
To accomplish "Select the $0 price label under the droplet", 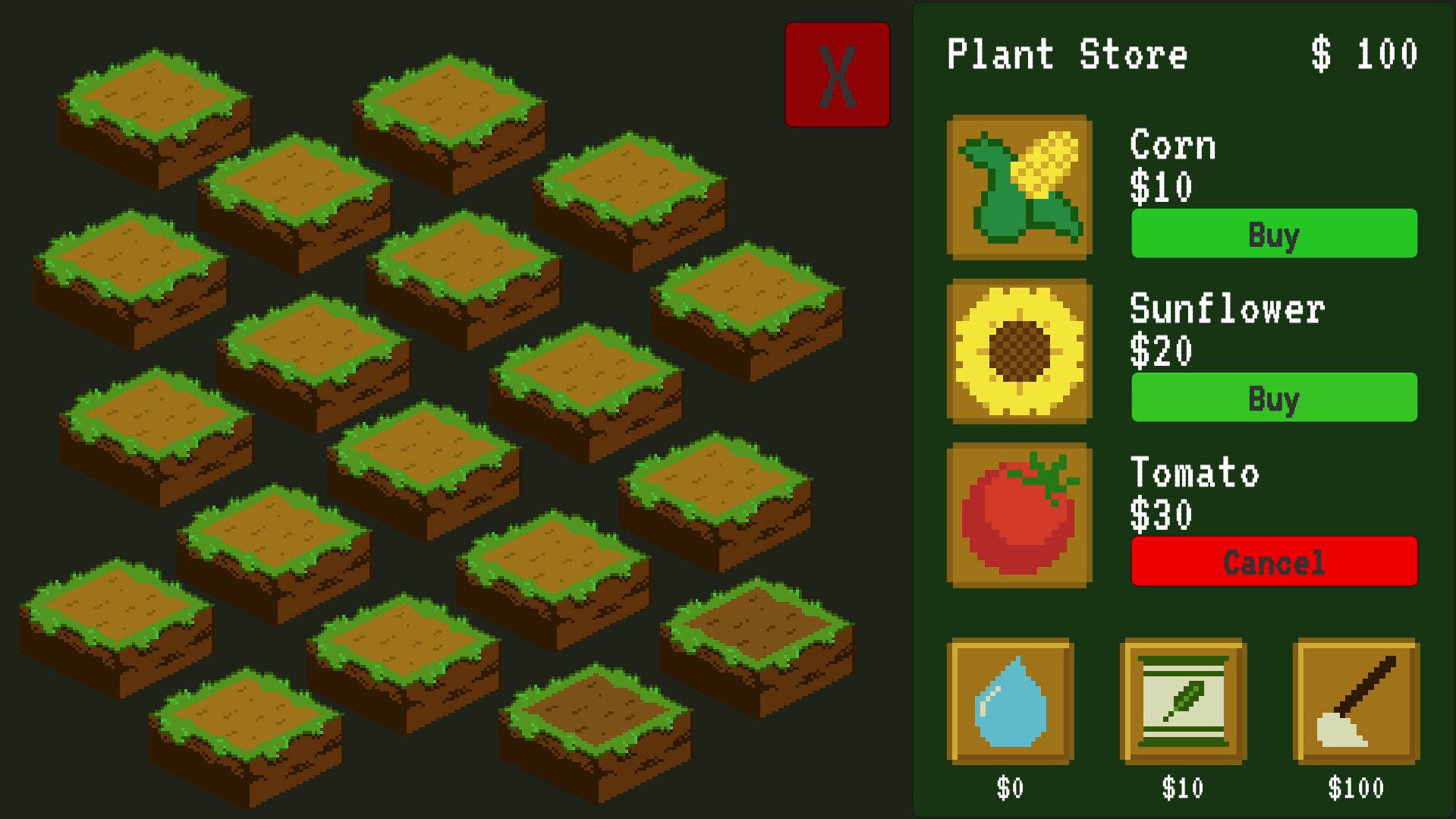I will [1011, 788].
